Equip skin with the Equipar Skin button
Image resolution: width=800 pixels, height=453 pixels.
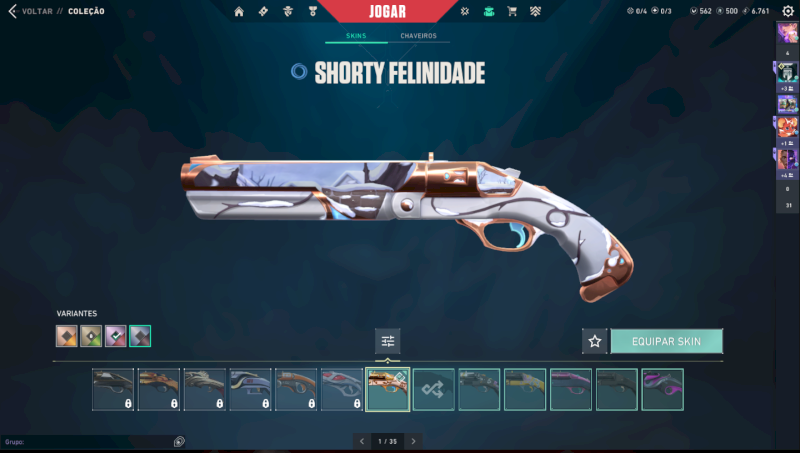tap(666, 341)
